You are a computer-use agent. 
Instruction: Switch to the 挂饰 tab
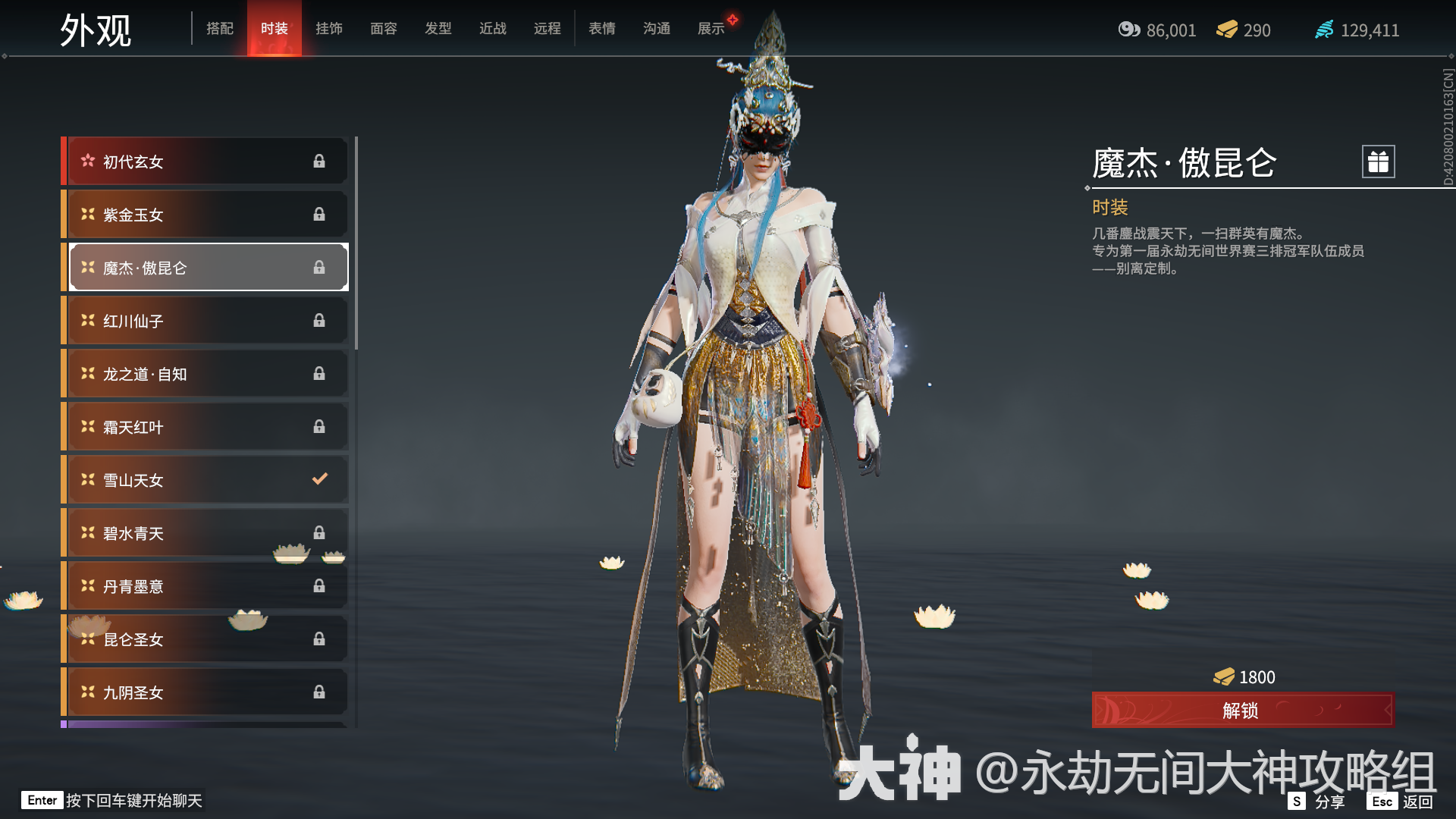tap(329, 28)
